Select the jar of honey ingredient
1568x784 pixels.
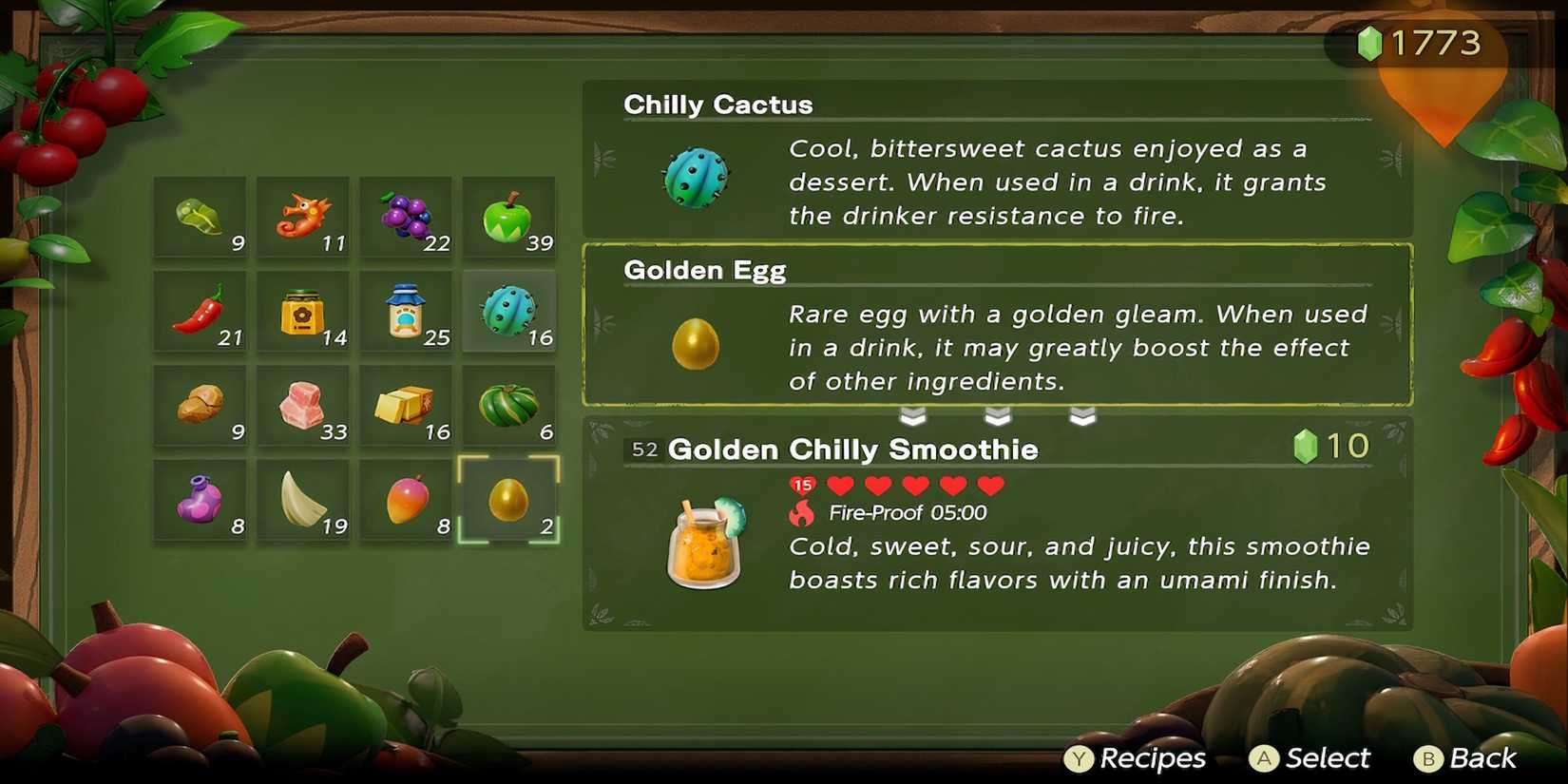[304, 311]
